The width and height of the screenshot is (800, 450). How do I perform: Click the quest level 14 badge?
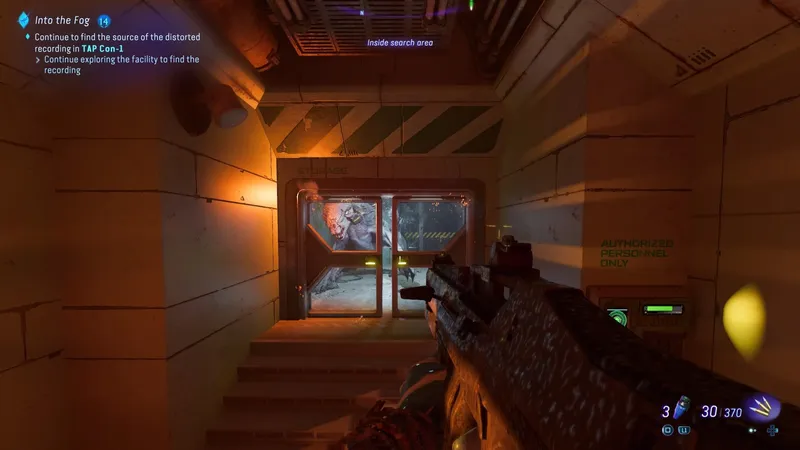coord(103,19)
